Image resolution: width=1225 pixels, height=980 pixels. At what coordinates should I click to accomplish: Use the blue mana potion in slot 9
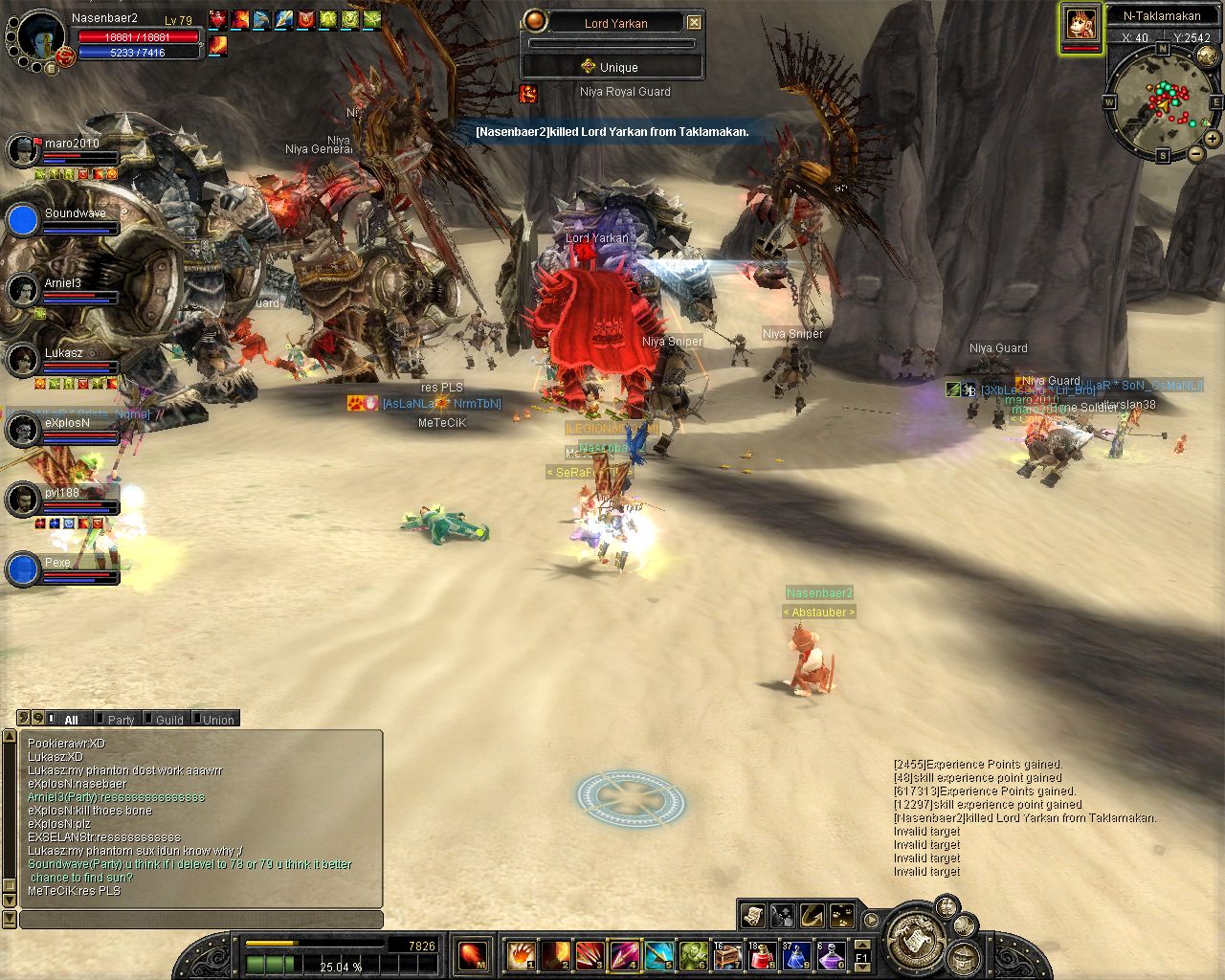tap(796, 955)
